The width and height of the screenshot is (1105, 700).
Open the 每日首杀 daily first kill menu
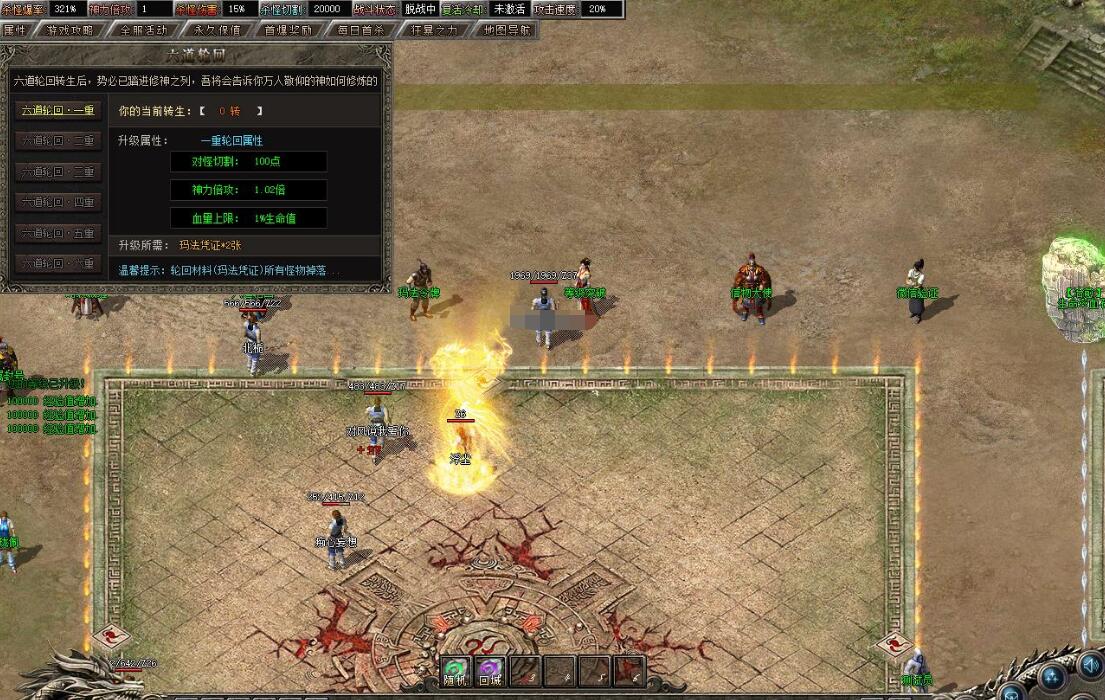point(361,30)
